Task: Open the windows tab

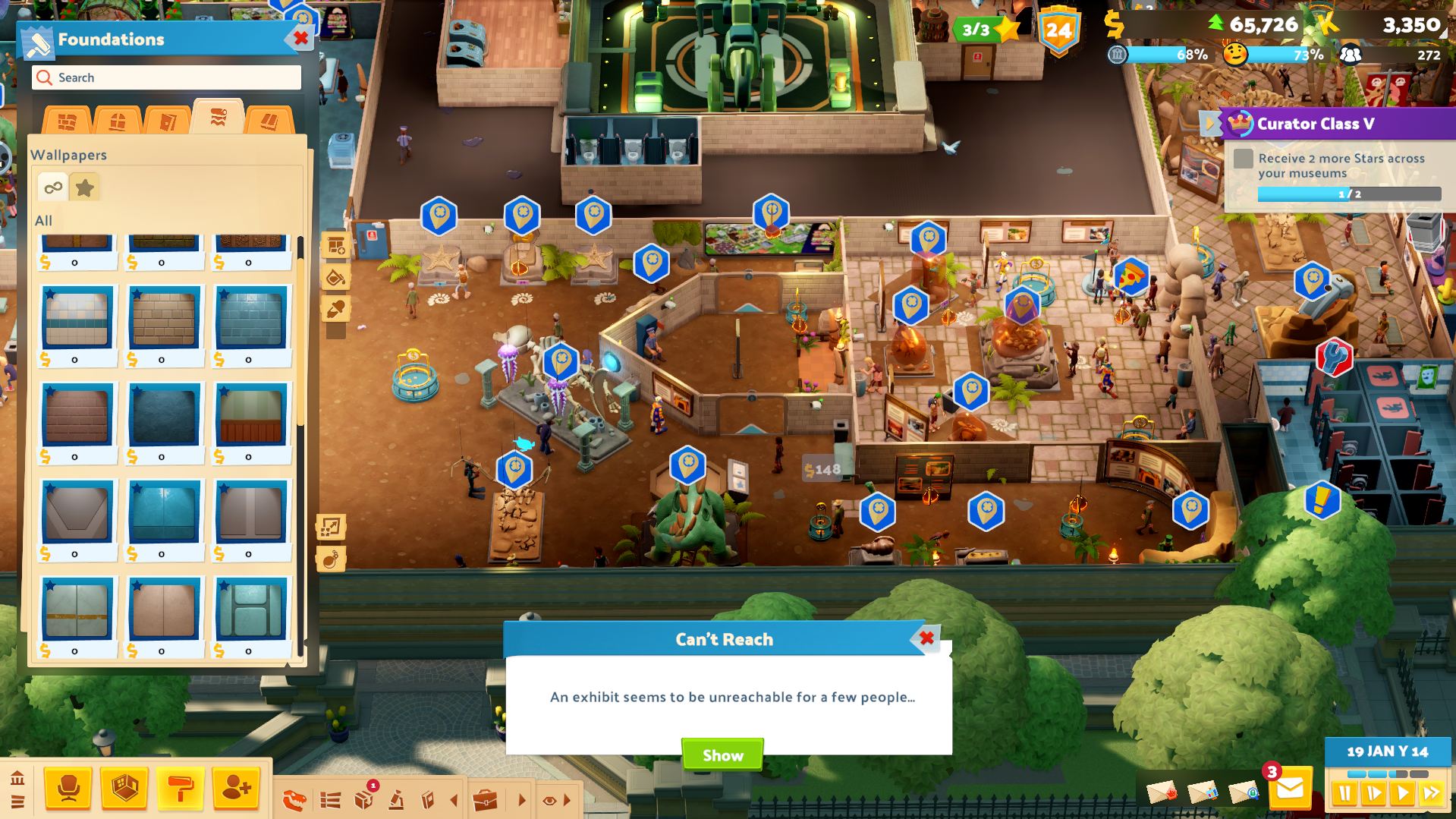Action: 117,121
